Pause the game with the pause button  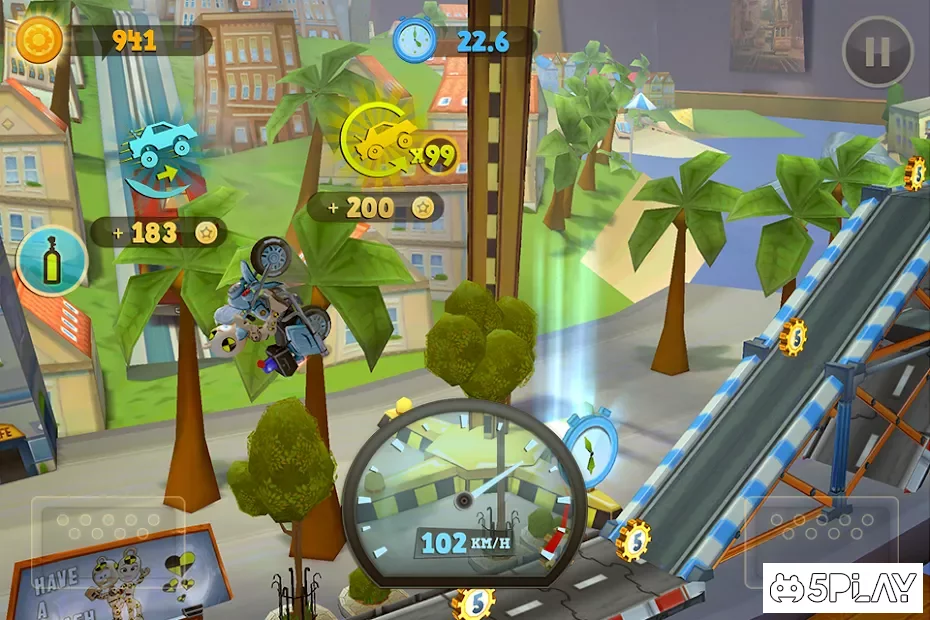pos(877,51)
